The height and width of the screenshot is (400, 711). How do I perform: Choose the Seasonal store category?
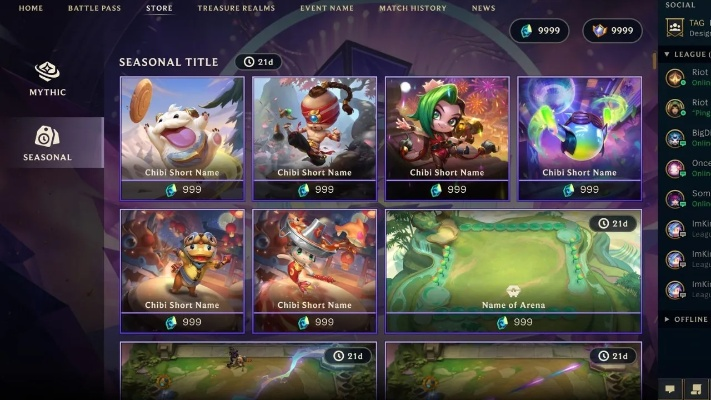(x=47, y=143)
